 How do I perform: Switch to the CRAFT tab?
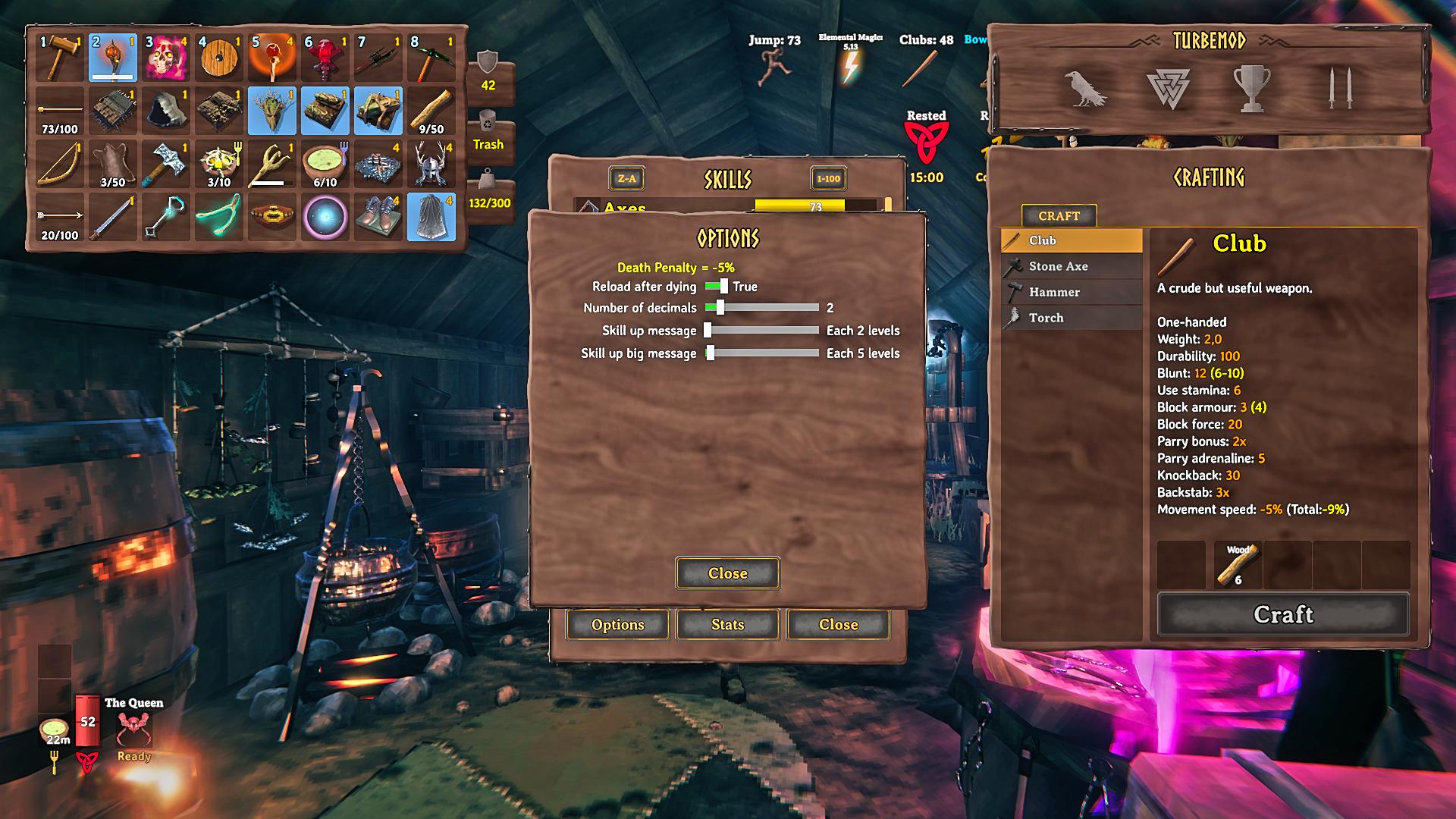(x=1059, y=216)
